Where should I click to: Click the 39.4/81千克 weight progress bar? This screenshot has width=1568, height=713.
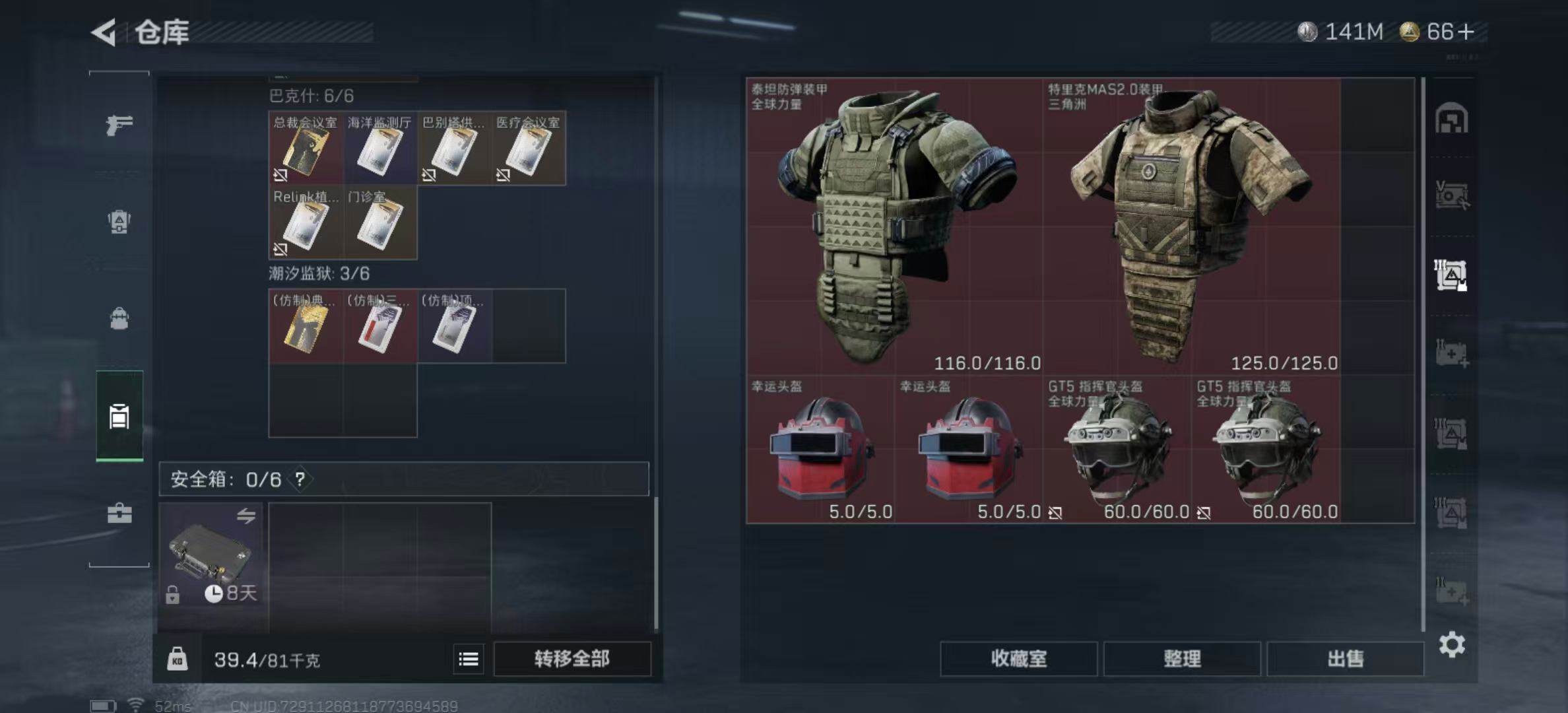[264, 659]
